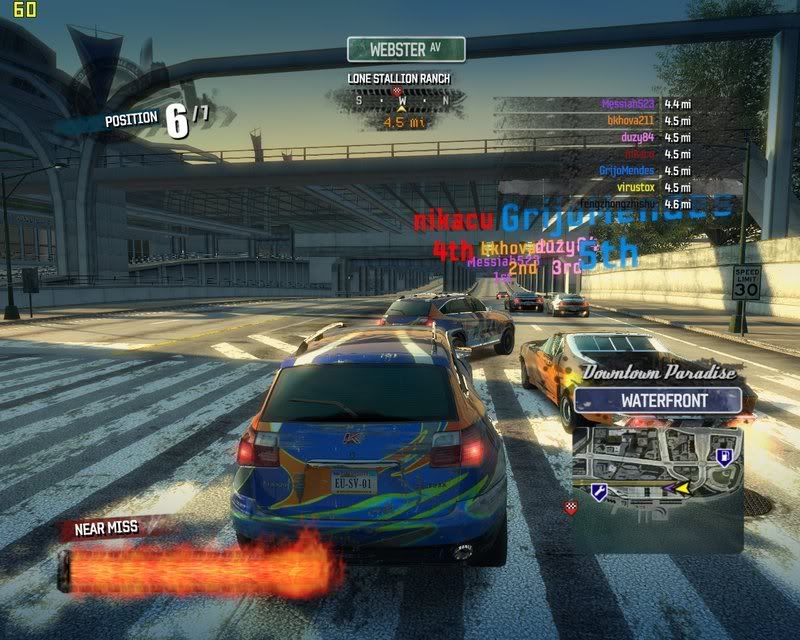Select the WATERFRONT district label
The width and height of the screenshot is (800, 640).
tap(658, 401)
